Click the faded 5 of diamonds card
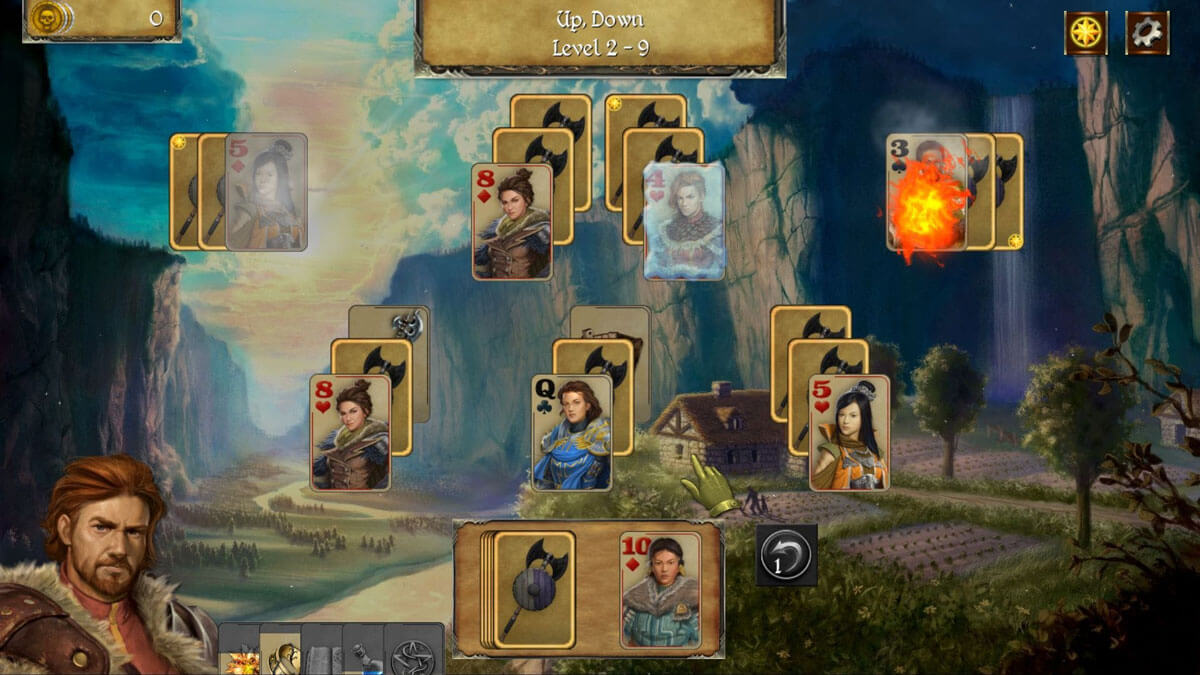The height and width of the screenshot is (675, 1200). click(266, 192)
